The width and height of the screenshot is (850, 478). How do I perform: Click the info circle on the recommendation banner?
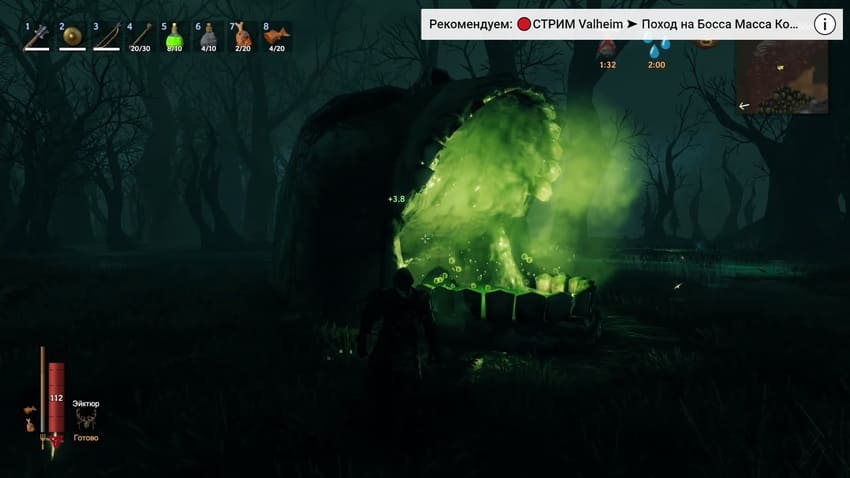point(824,24)
